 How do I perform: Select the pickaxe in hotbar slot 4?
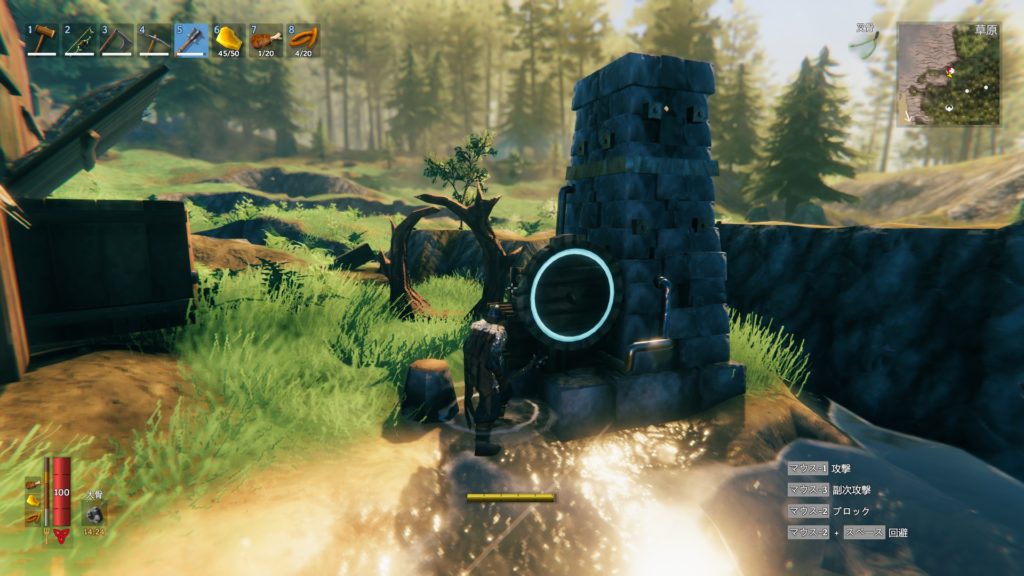154,41
